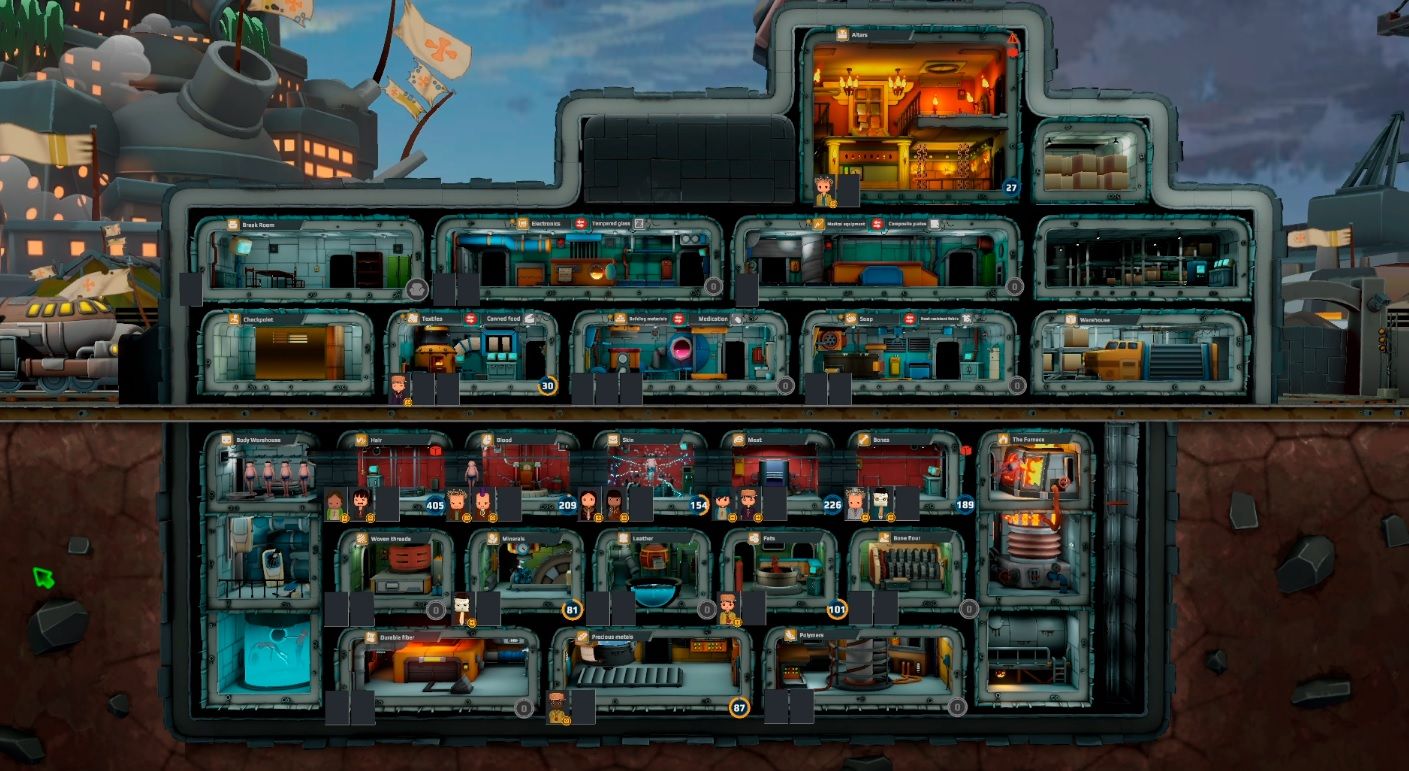Viewport: 1409px width, 771px height.
Task: Click the Blood room droplet icon
Action: point(487,439)
